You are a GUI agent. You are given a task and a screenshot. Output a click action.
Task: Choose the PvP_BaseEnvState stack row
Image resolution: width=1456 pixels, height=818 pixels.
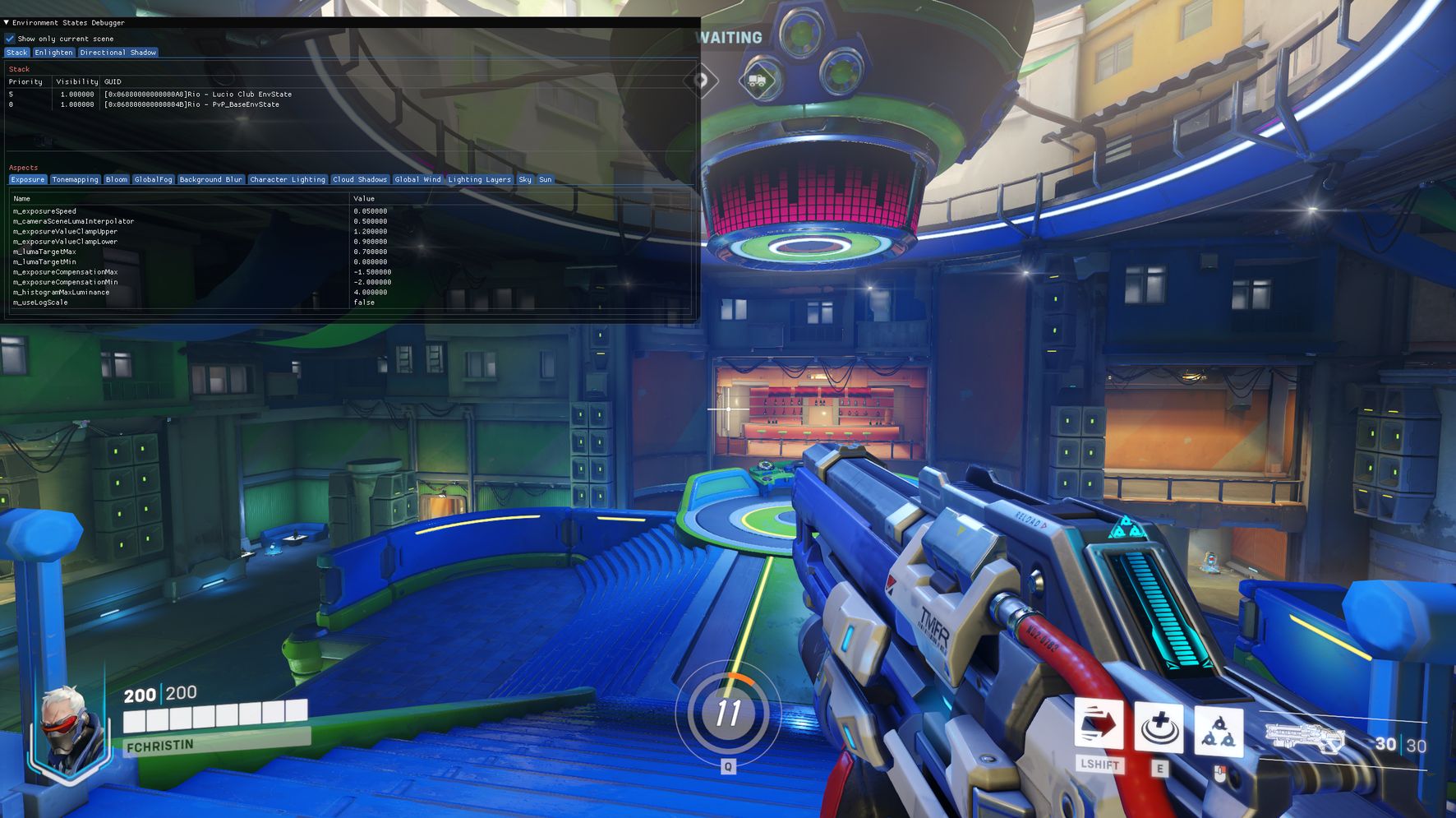coord(191,104)
